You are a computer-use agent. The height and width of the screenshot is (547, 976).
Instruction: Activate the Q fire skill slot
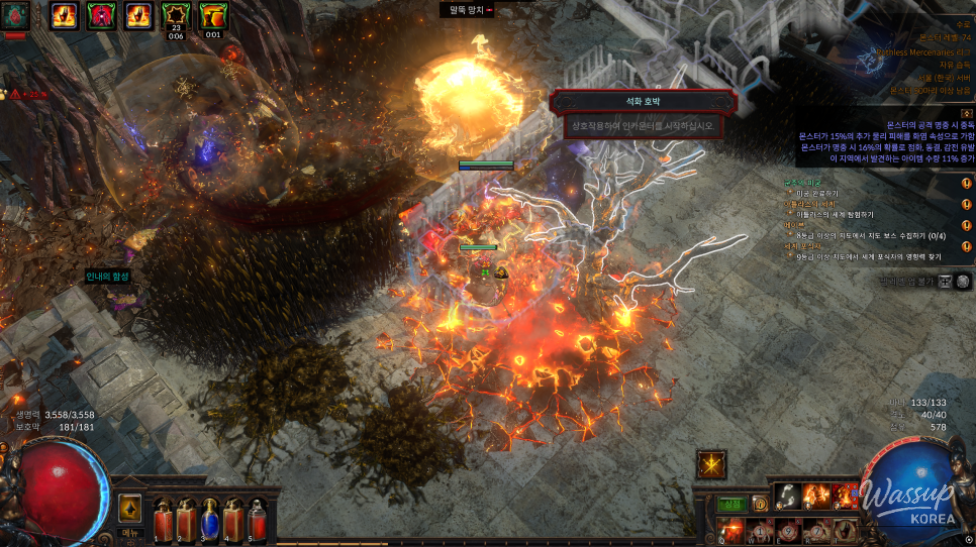tap(730, 529)
